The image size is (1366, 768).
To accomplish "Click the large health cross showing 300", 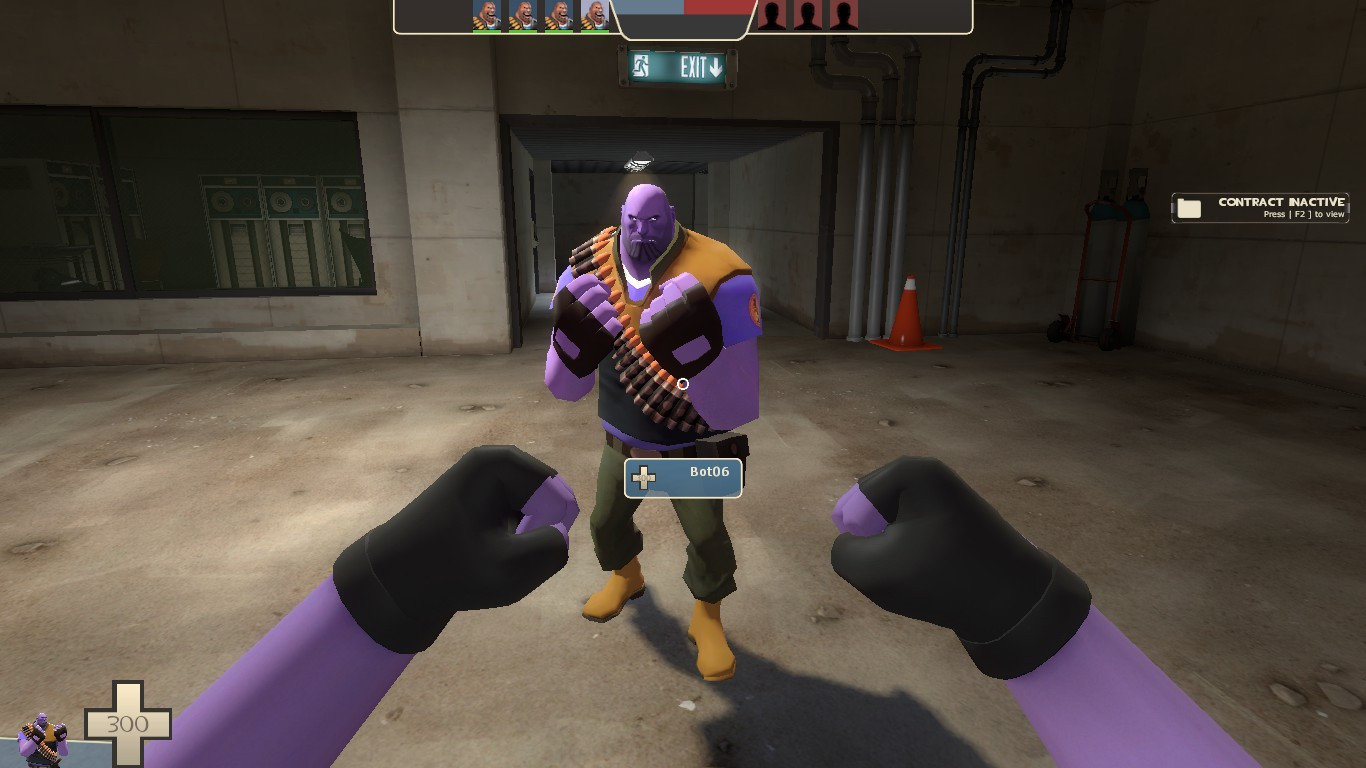I will point(127,722).
